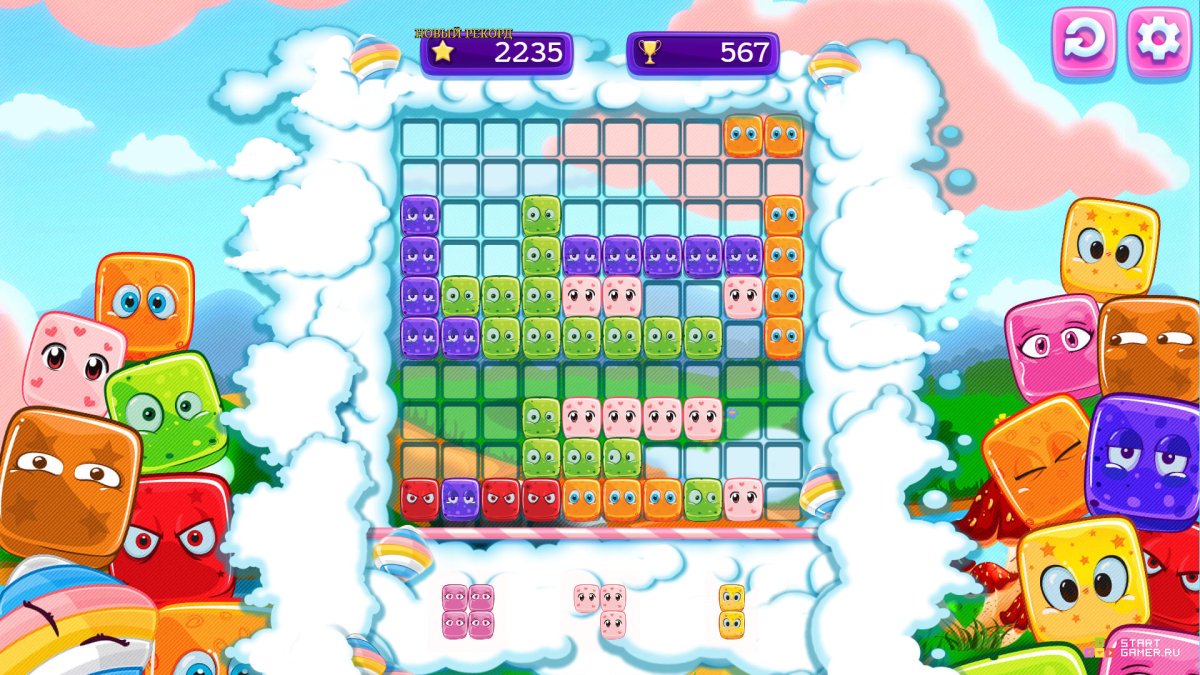Select the pink square block piece
1200x675 pixels.
point(468,611)
